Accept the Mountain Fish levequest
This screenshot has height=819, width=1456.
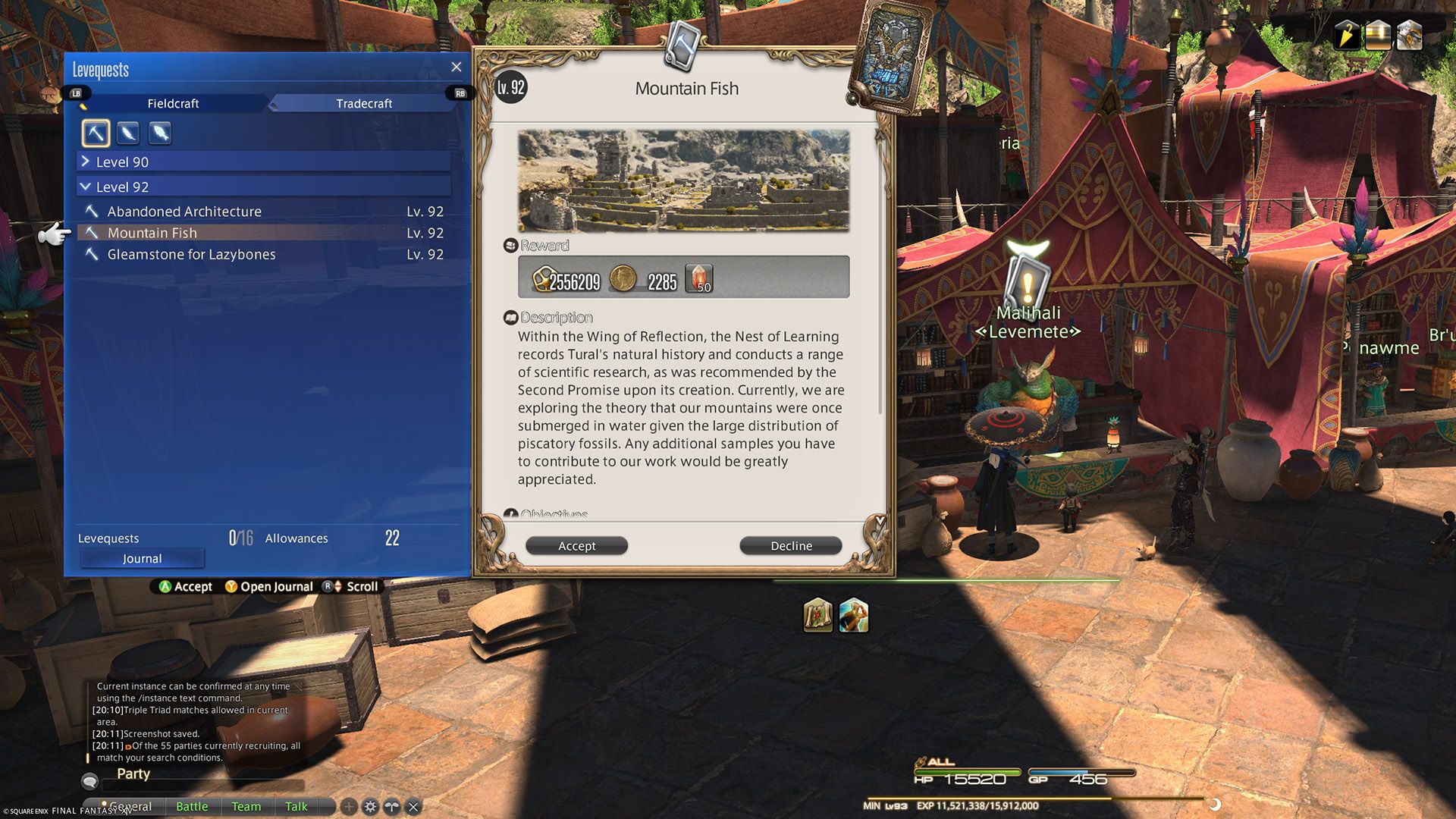click(x=576, y=545)
